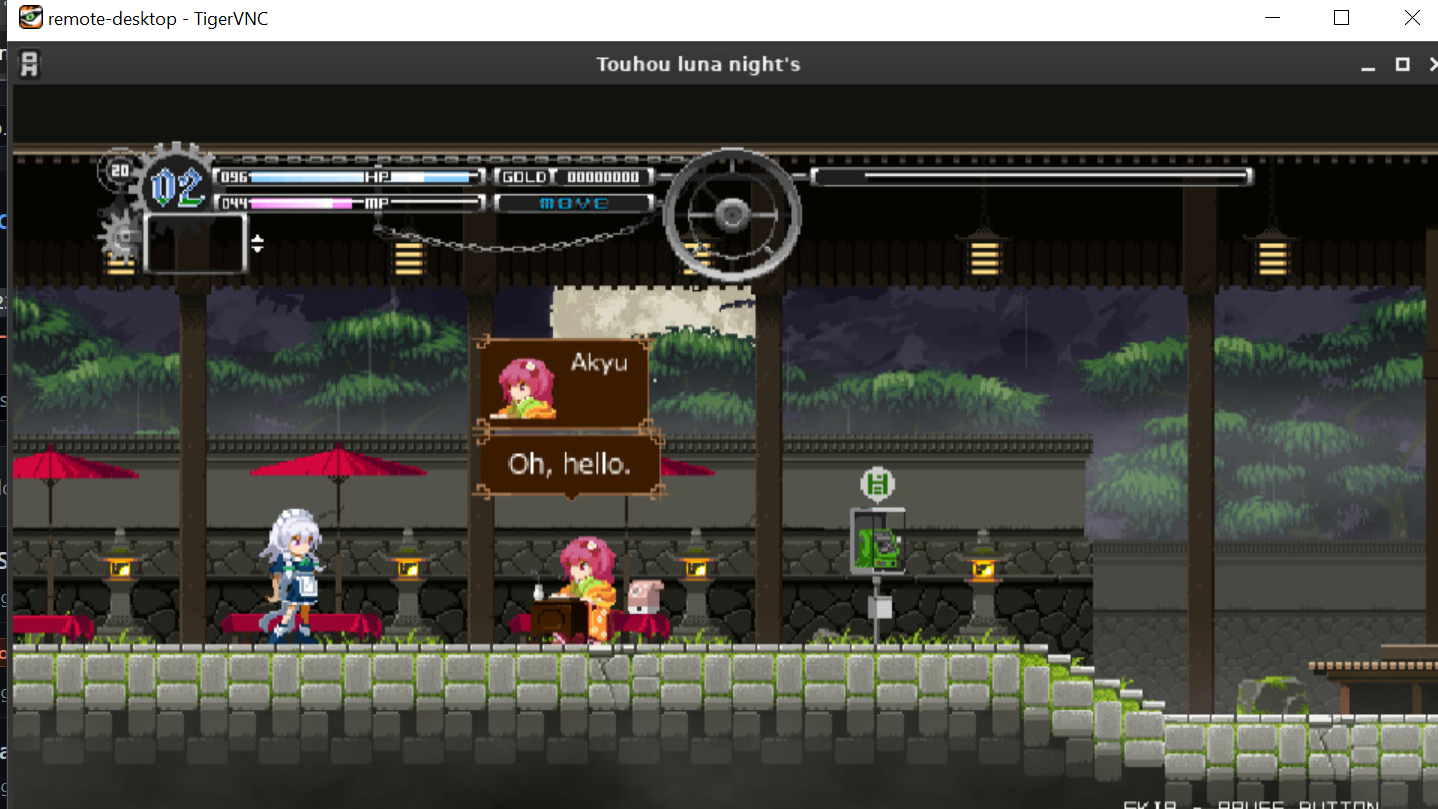Viewport: 1438px width, 809px height.
Task: Click "Oh, hello." to advance the dialogue
Action: [569, 463]
